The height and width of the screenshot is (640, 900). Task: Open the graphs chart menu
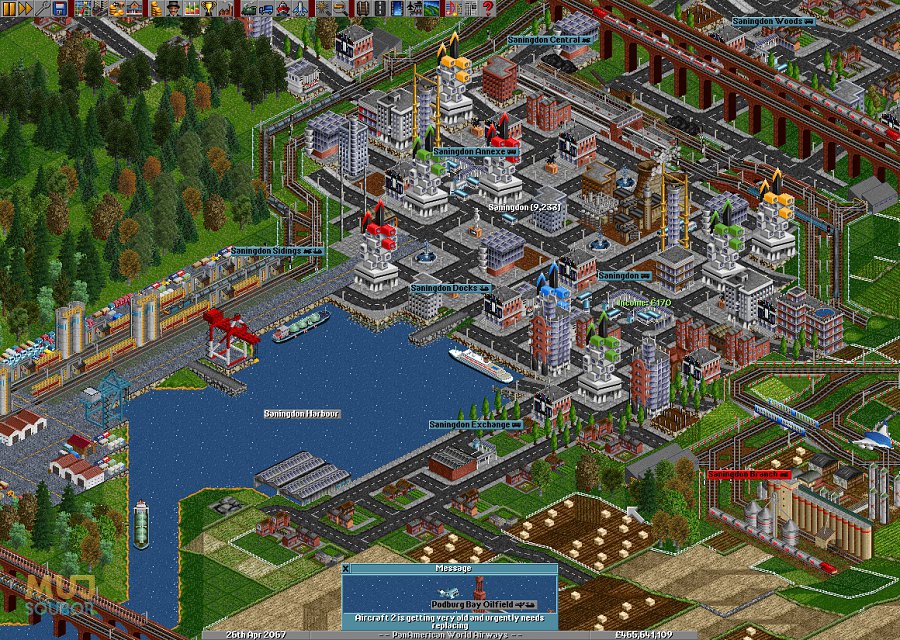192,9
